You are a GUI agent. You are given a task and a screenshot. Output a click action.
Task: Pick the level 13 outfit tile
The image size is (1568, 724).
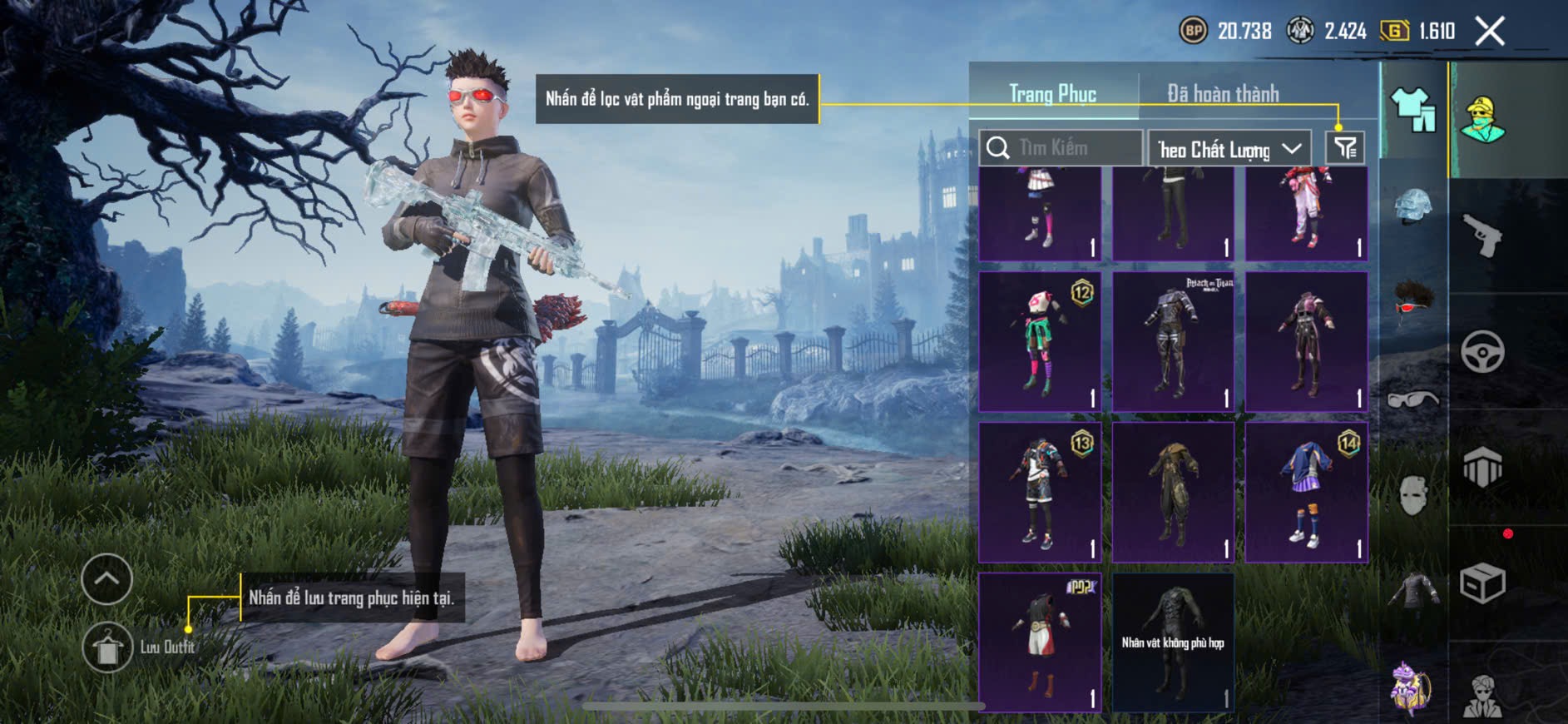pyautogui.click(x=1040, y=492)
